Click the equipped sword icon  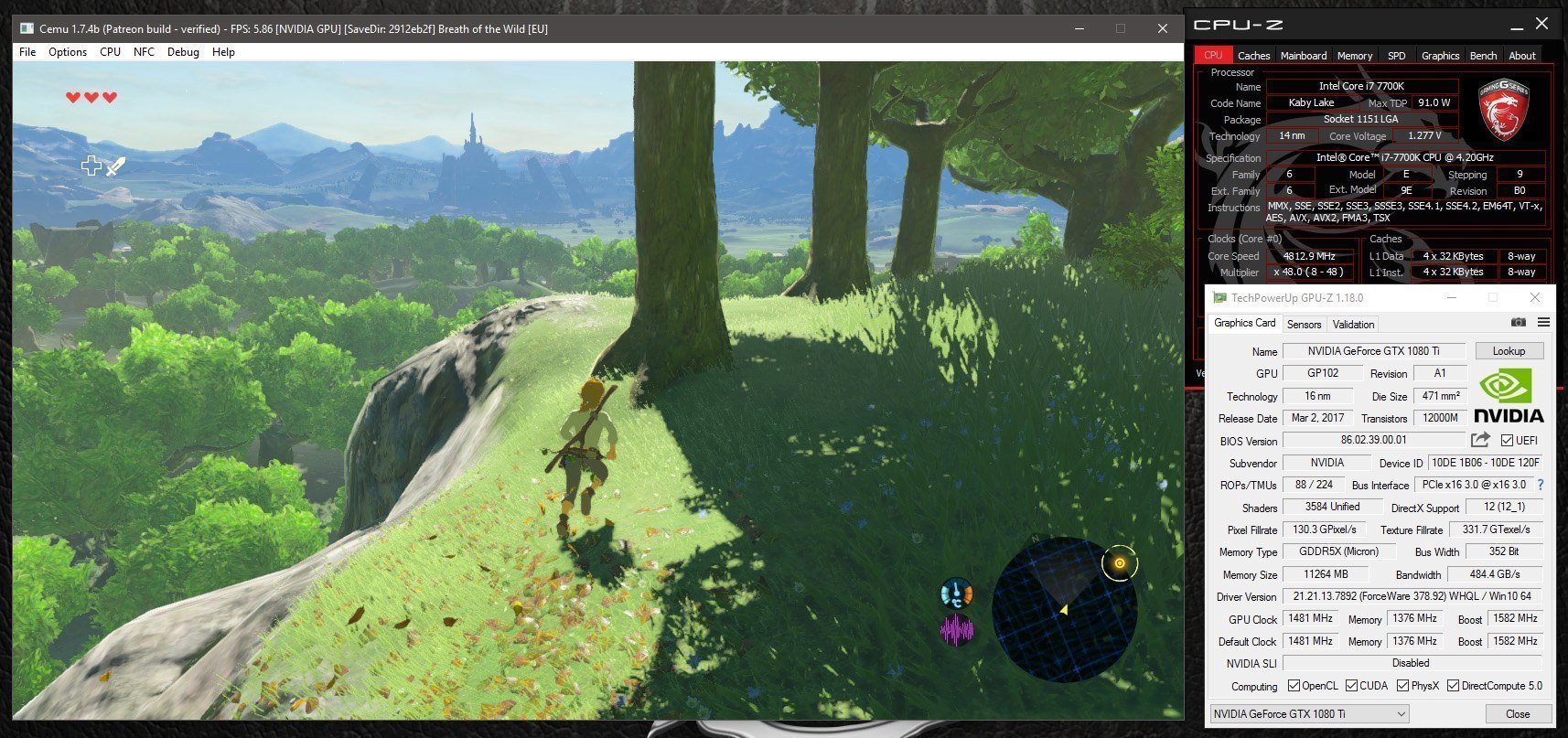[116, 166]
